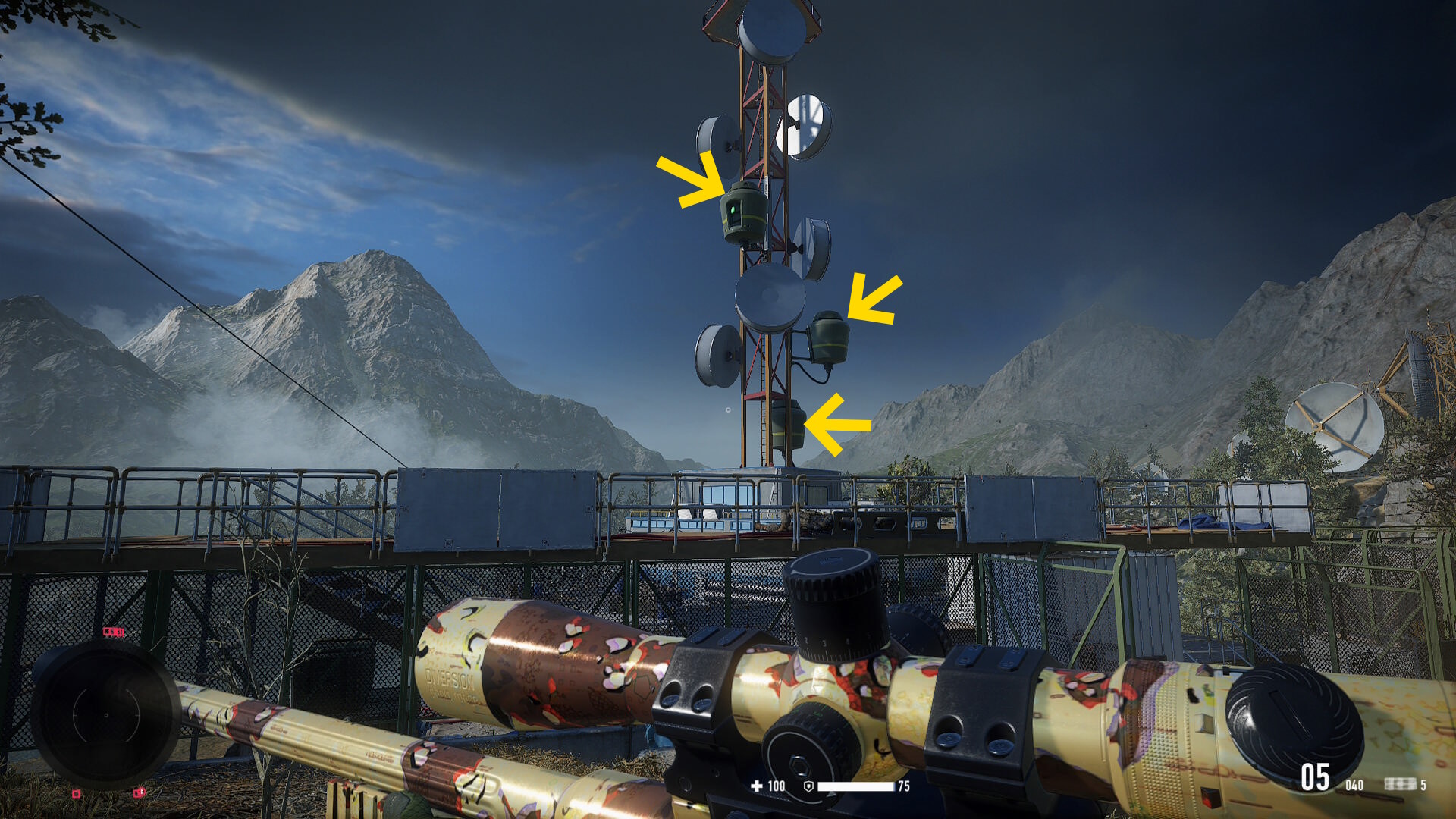Select the equipped gadget icon beside ammo count
1456x819 pixels.
click(1400, 784)
